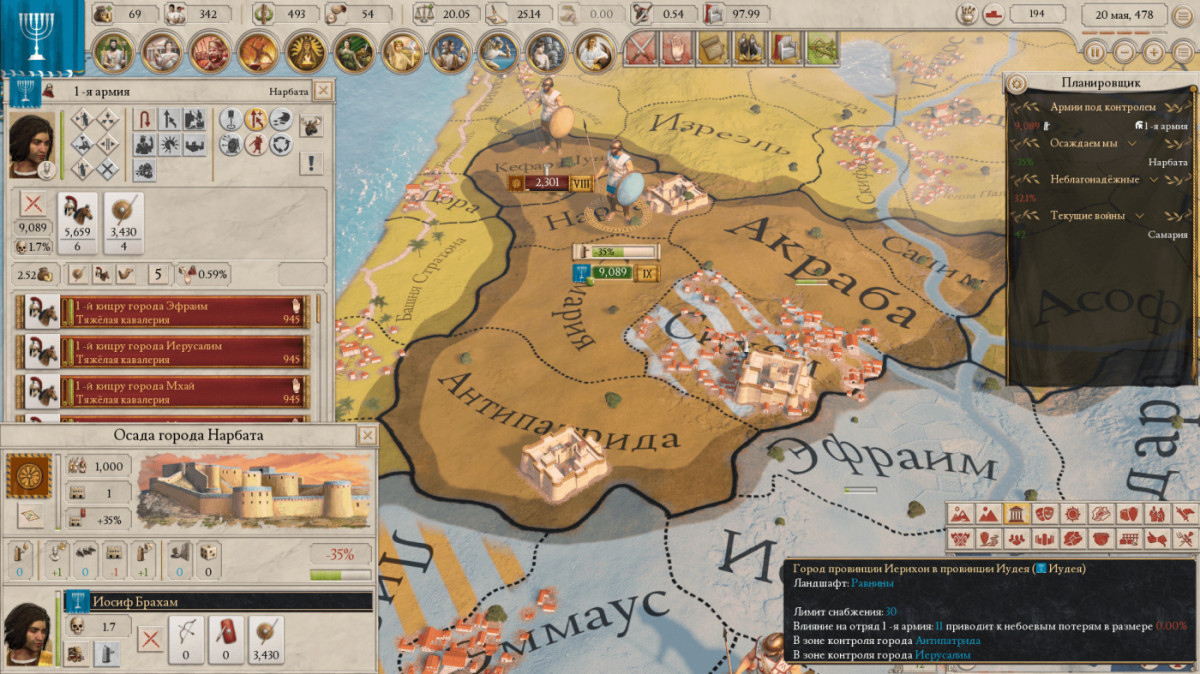This screenshot has height=674, width=1200.
Task: Increase game speed with plus button
Action: 1154,52
